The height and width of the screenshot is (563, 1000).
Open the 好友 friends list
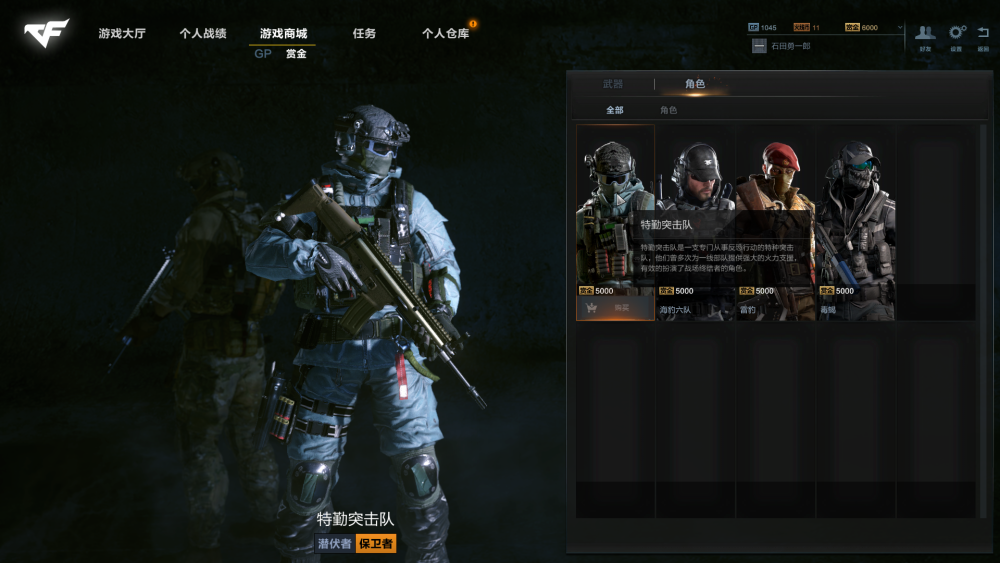point(926,37)
